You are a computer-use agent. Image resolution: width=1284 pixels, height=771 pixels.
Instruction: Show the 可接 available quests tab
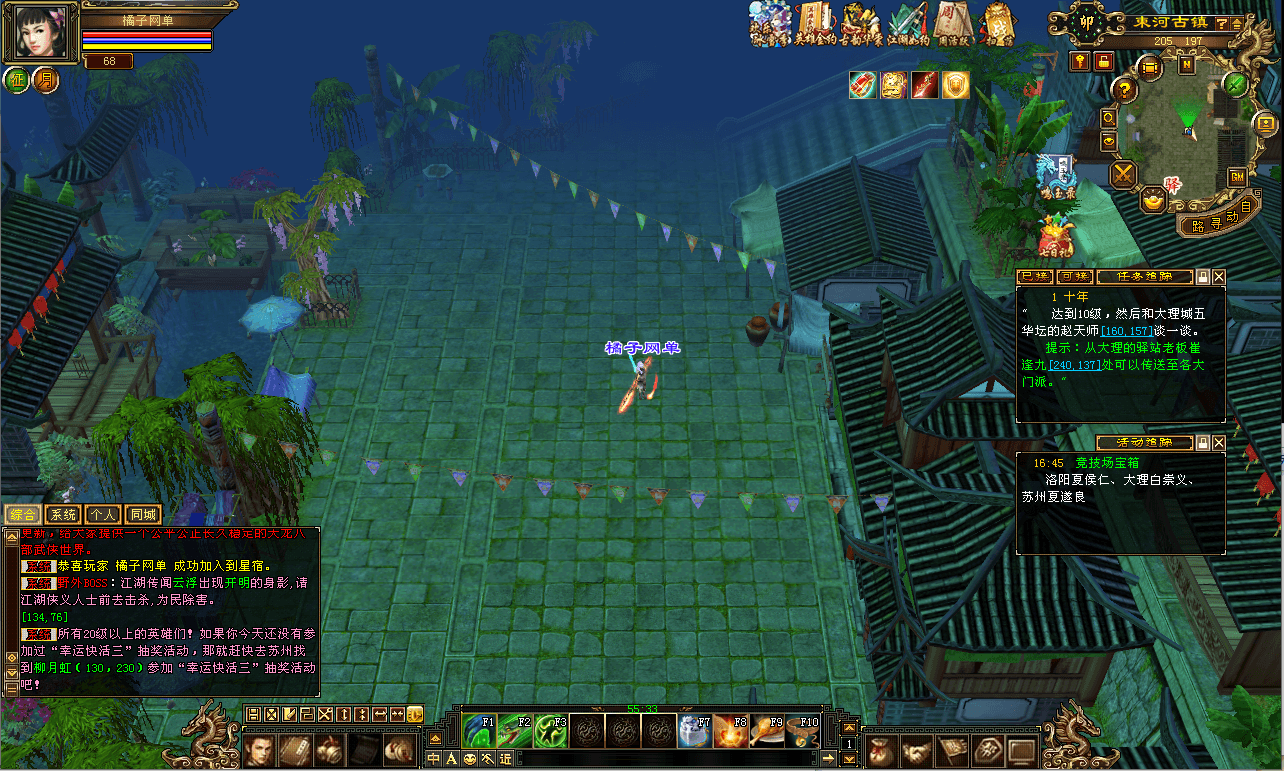[1074, 277]
